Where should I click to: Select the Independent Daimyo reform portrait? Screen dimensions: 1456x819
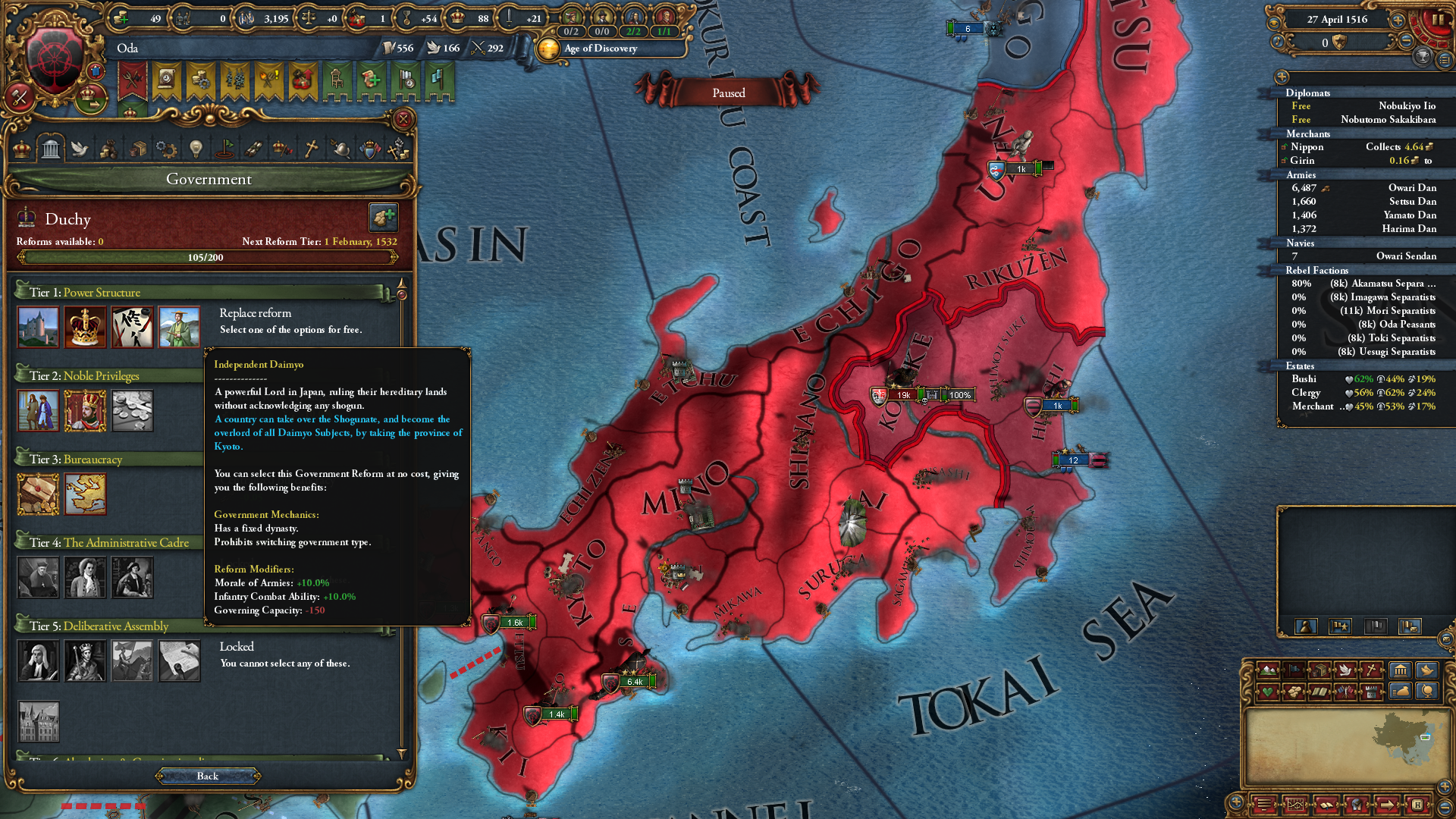click(179, 327)
